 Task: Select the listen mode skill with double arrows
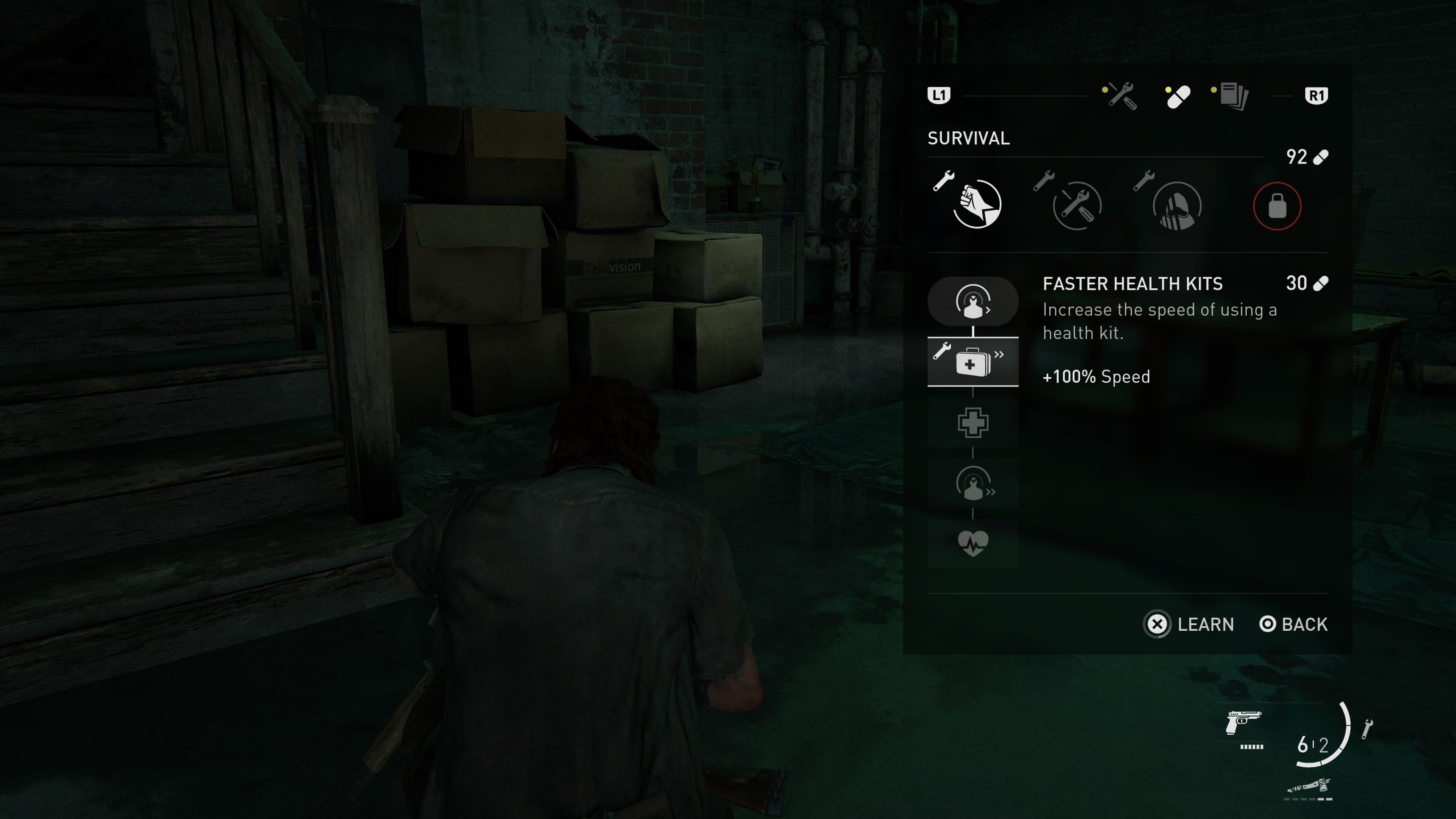973,483
